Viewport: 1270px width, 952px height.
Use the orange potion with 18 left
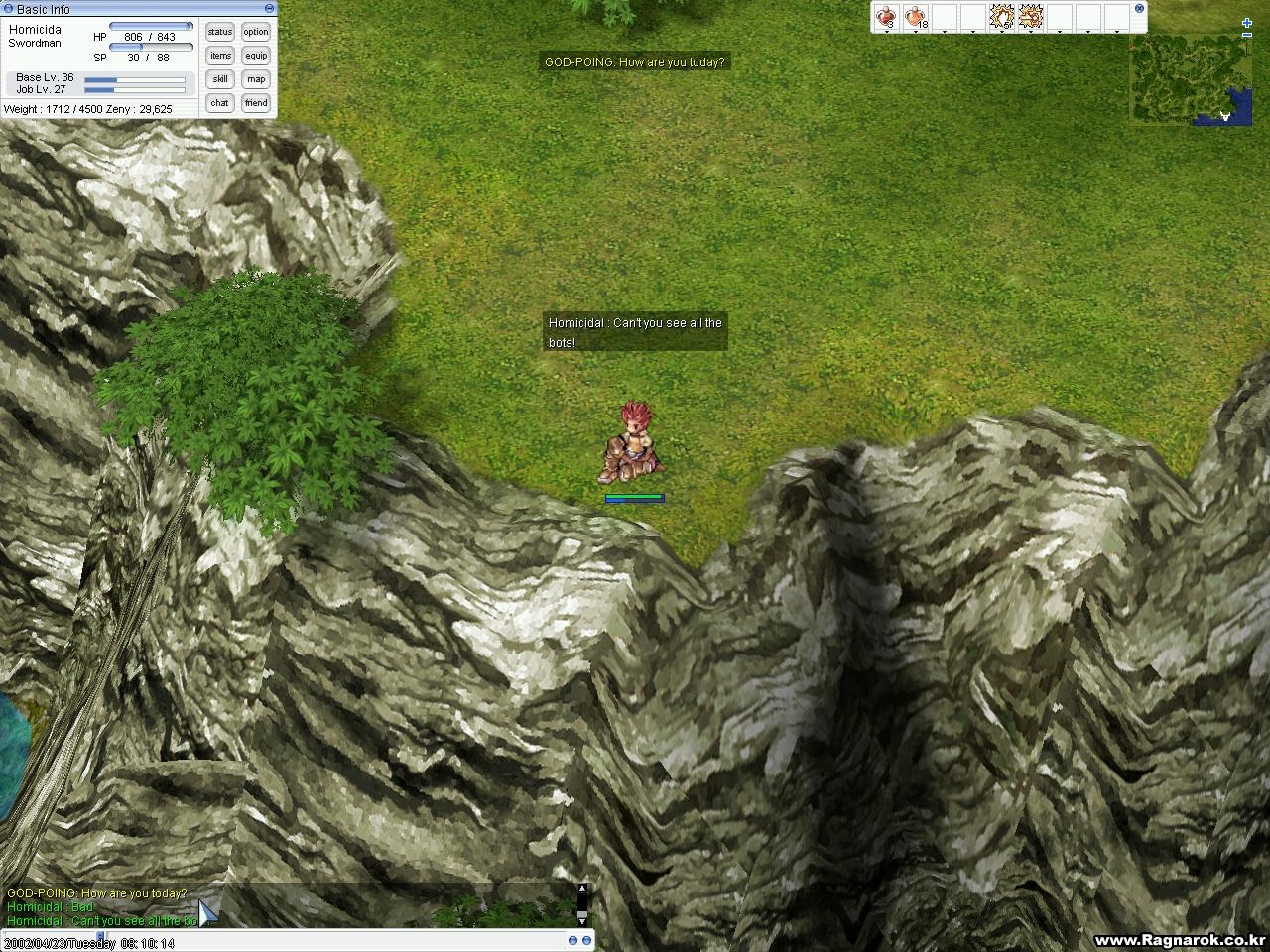pos(916,17)
